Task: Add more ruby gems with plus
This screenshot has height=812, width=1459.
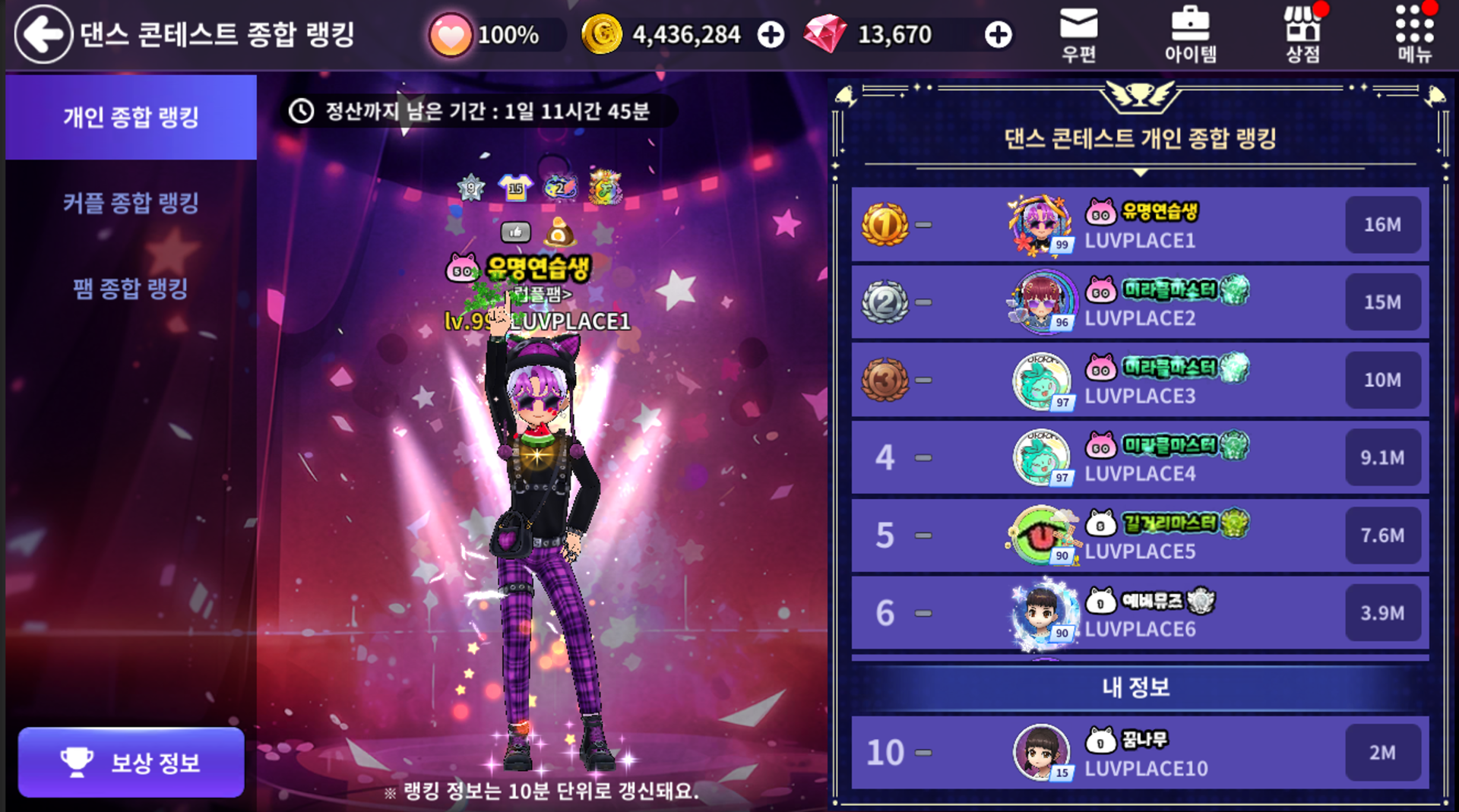Action: pyautogui.click(x=998, y=35)
